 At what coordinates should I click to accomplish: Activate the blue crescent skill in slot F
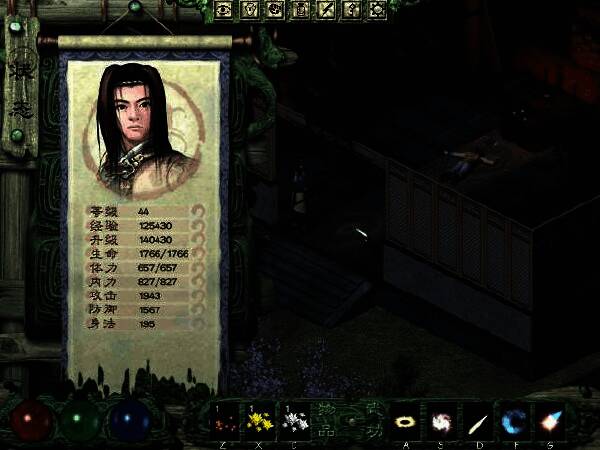[514, 420]
